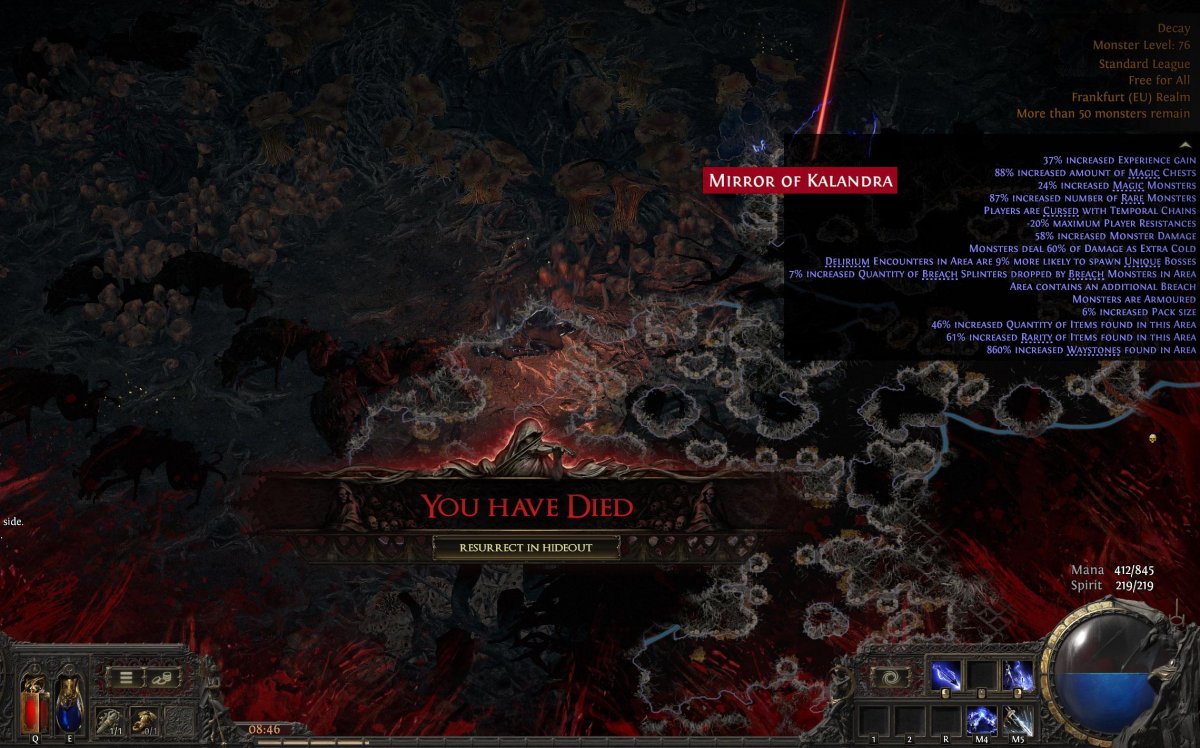Activate the lightning spear skill

946,676
